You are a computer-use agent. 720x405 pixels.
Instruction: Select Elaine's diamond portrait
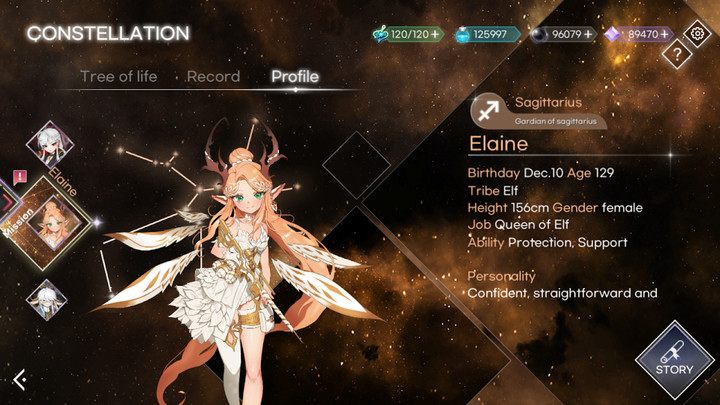pos(52,223)
